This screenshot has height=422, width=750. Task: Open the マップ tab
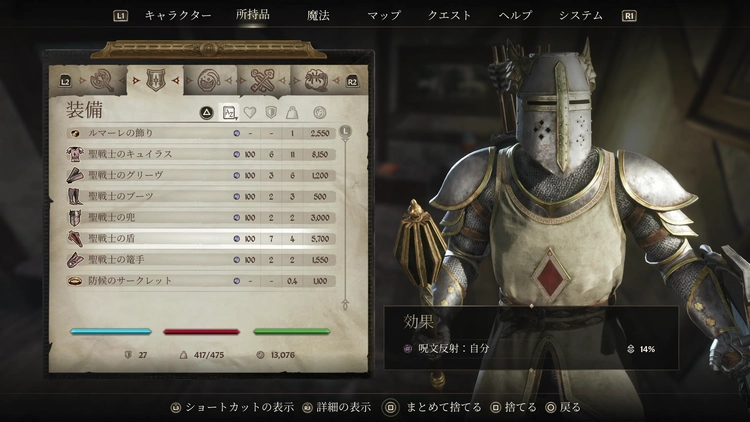point(384,16)
